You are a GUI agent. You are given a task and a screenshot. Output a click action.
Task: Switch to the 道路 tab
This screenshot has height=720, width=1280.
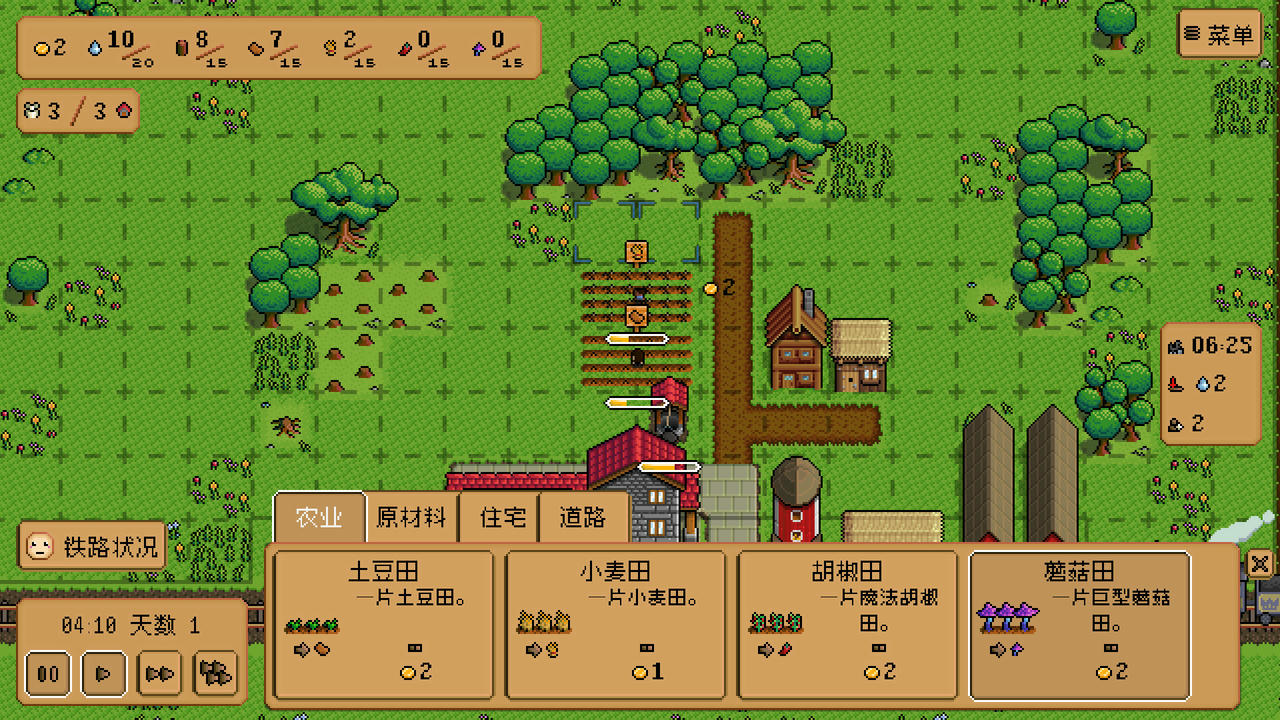(583, 517)
